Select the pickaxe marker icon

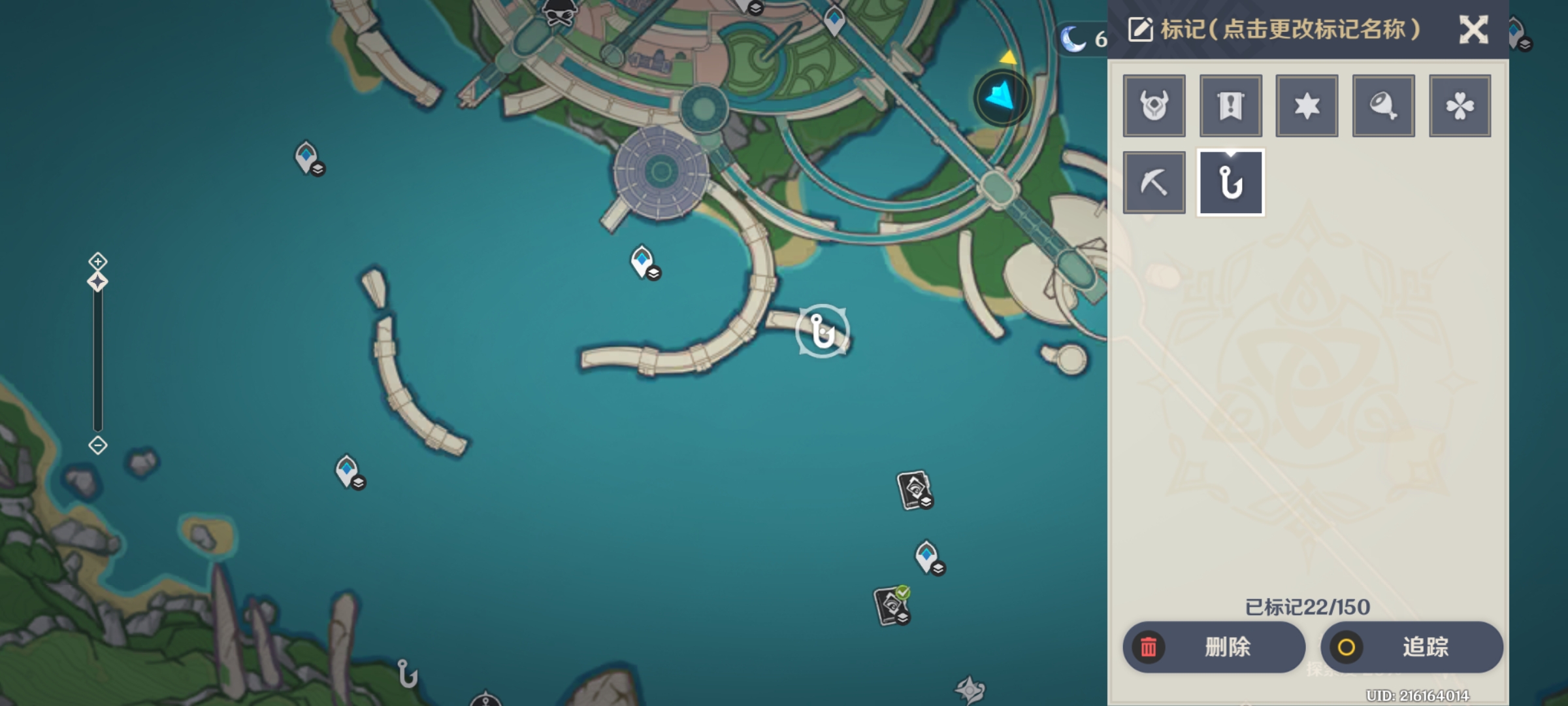click(x=1154, y=182)
